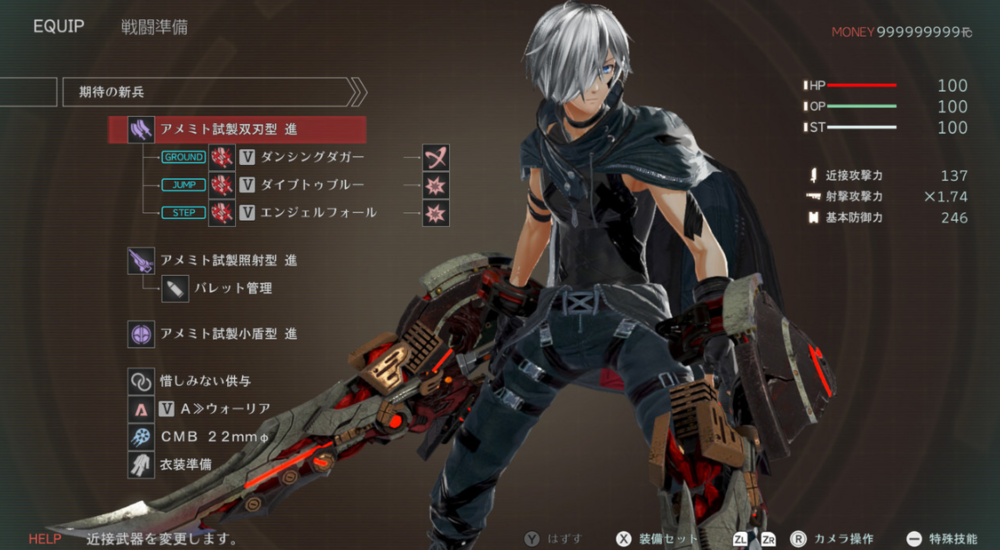Choose the STEP skill エンジェルフォール
The image size is (1000, 550).
coord(316,212)
